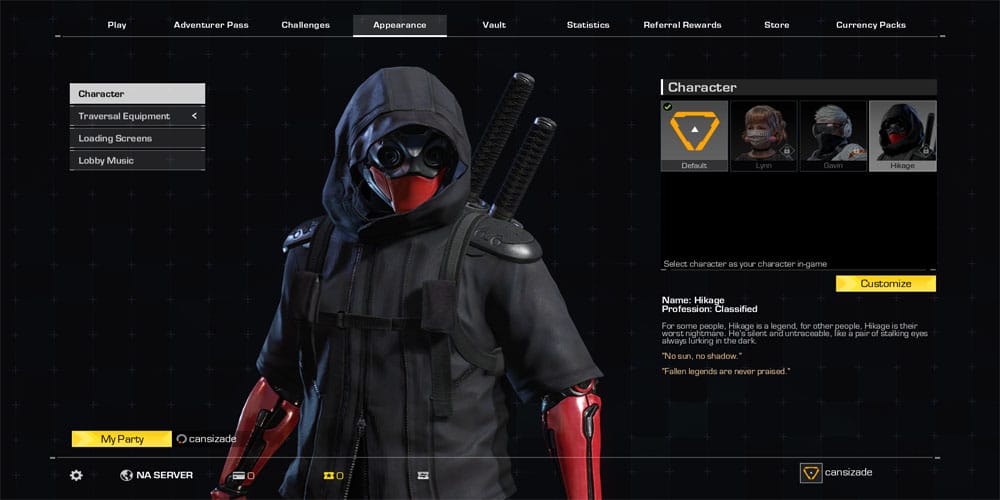Select the Hikage character thumbnail
The height and width of the screenshot is (500, 1000).
902,135
